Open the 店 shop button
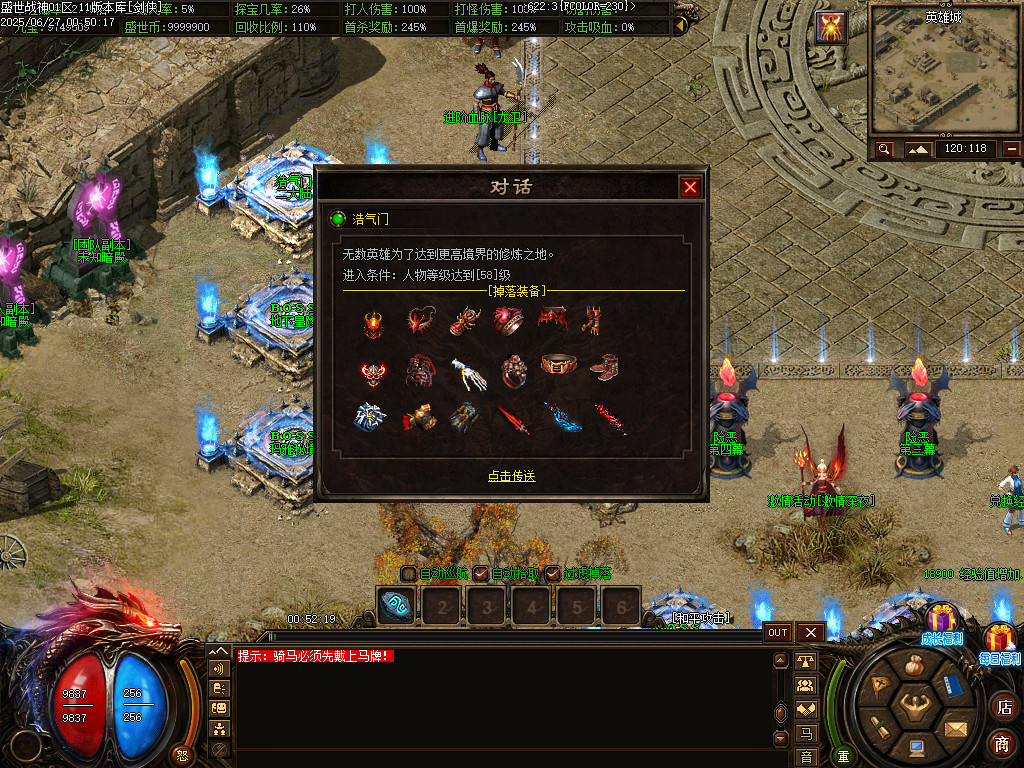This screenshot has width=1024, height=768. pos(1003,707)
